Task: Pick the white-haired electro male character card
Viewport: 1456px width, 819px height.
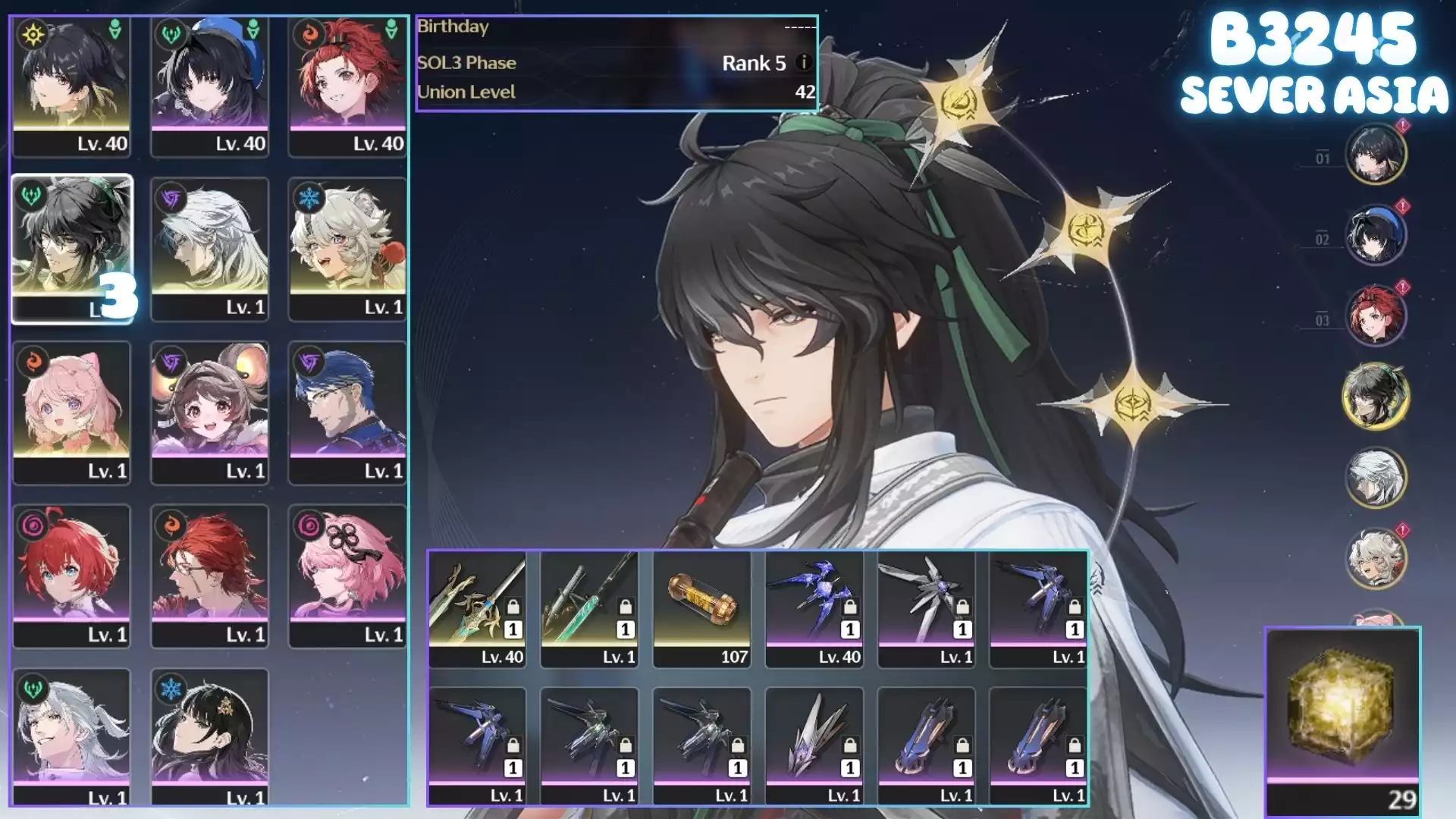Action: (209, 249)
